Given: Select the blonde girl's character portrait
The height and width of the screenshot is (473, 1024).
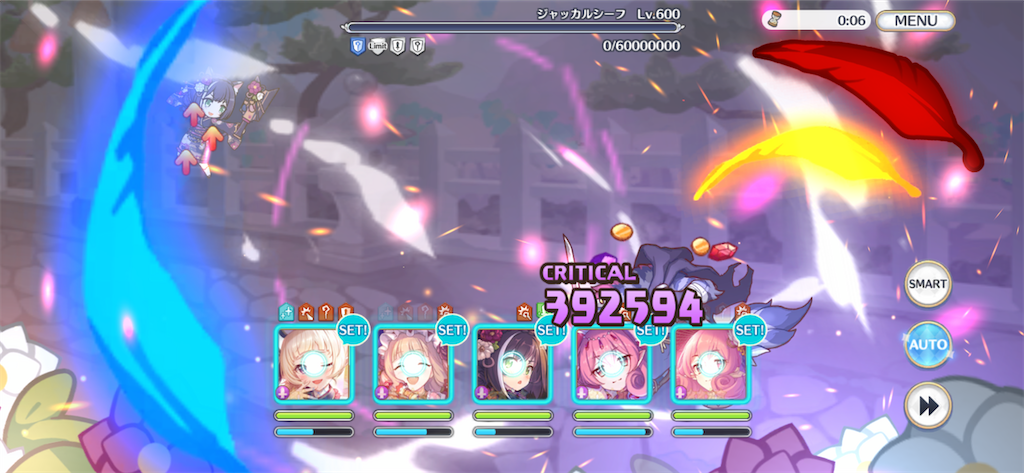Looking at the screenshot, I should 313,364.
